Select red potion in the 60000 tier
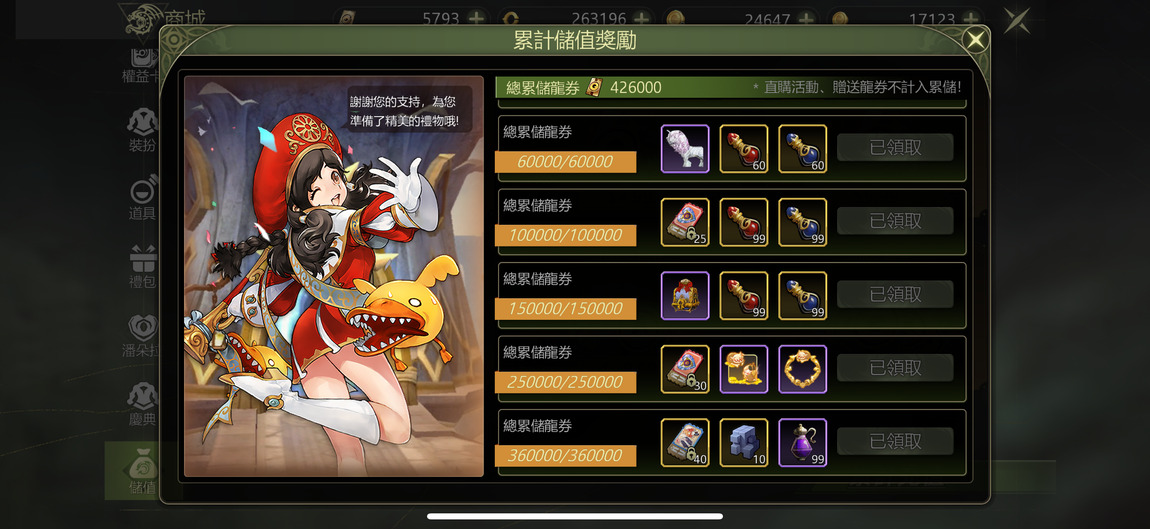This screenshot has width=1150, height=529. [x=744, y=149]
